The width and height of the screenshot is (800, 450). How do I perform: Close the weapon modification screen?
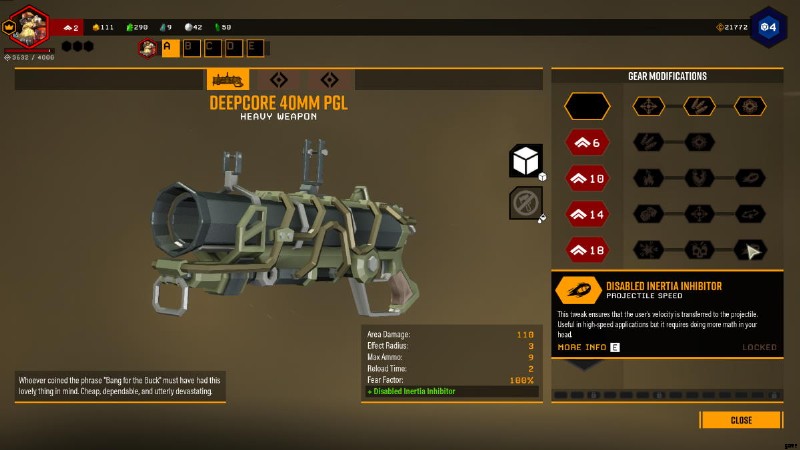(740, 420)
